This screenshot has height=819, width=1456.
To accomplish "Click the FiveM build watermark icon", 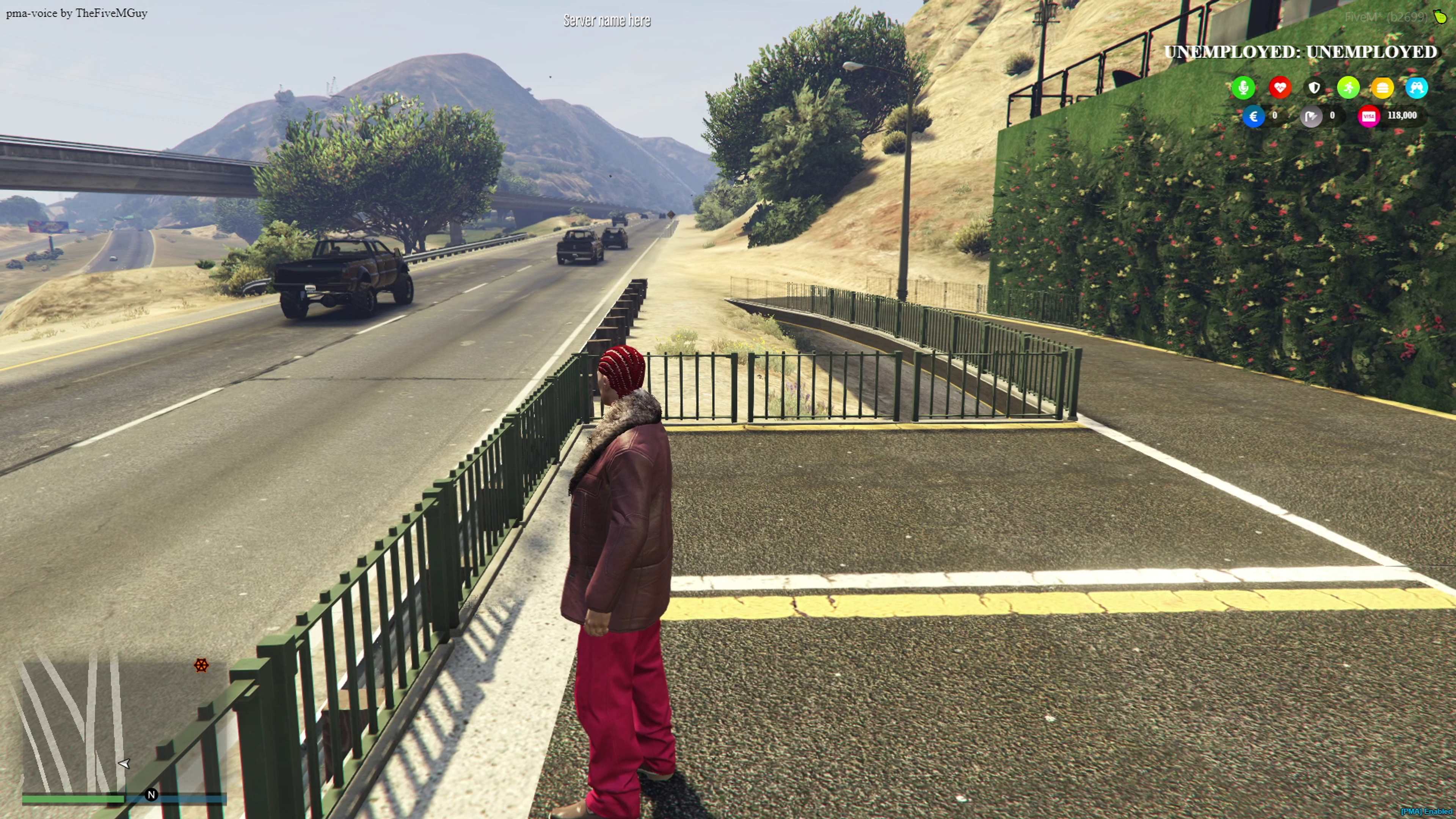I will click(x=1440, y=17).
